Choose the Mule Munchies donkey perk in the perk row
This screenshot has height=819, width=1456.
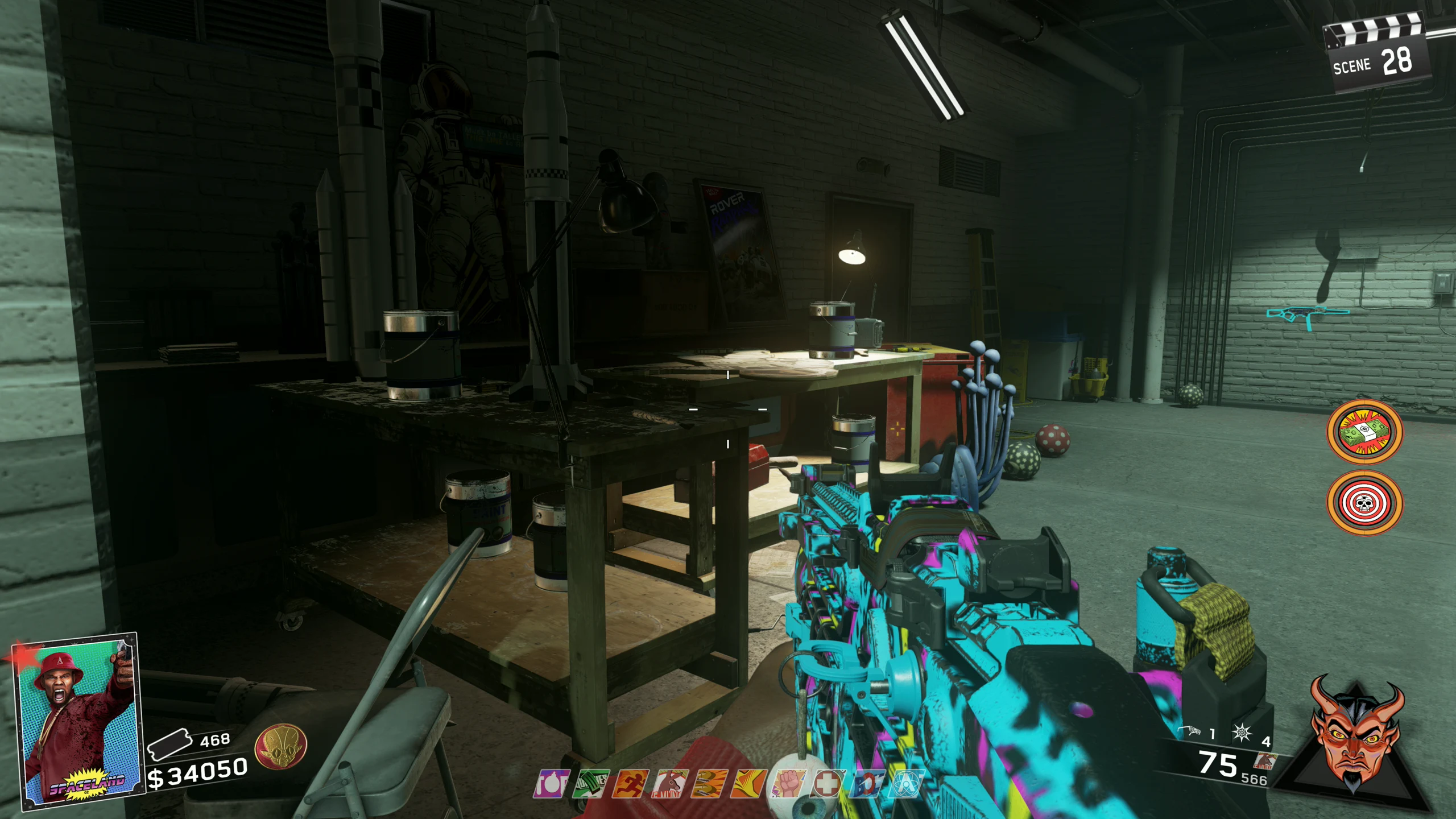pos(670,784)
